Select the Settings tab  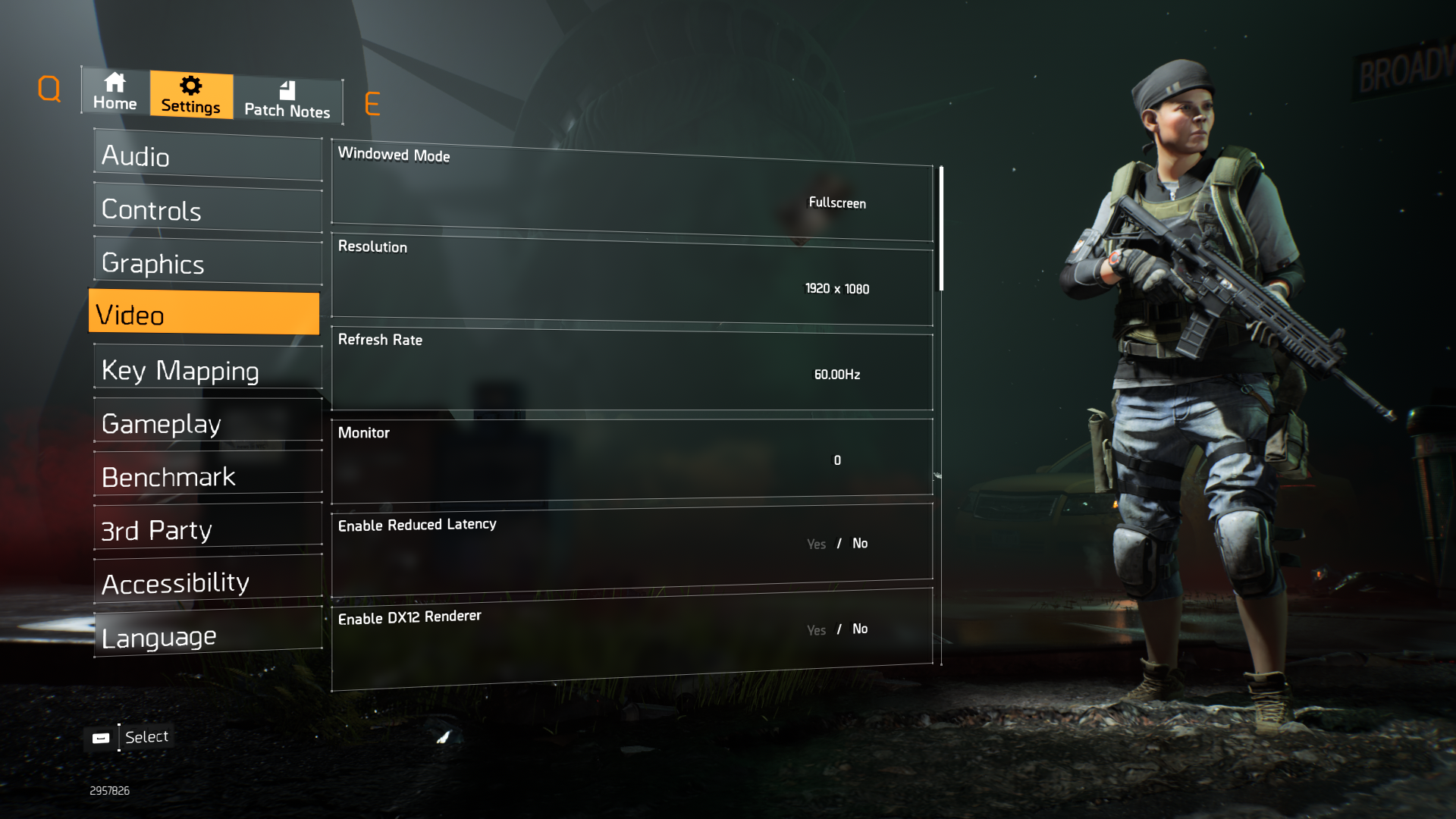point(191,95)
